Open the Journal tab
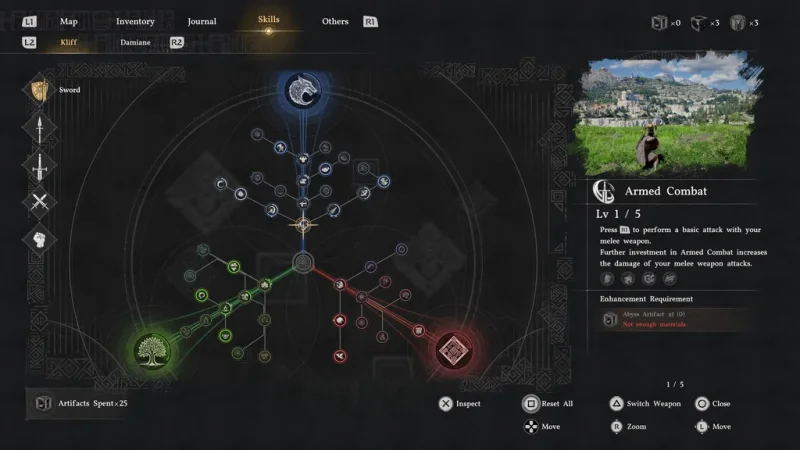800x450 pixels. 201,21
